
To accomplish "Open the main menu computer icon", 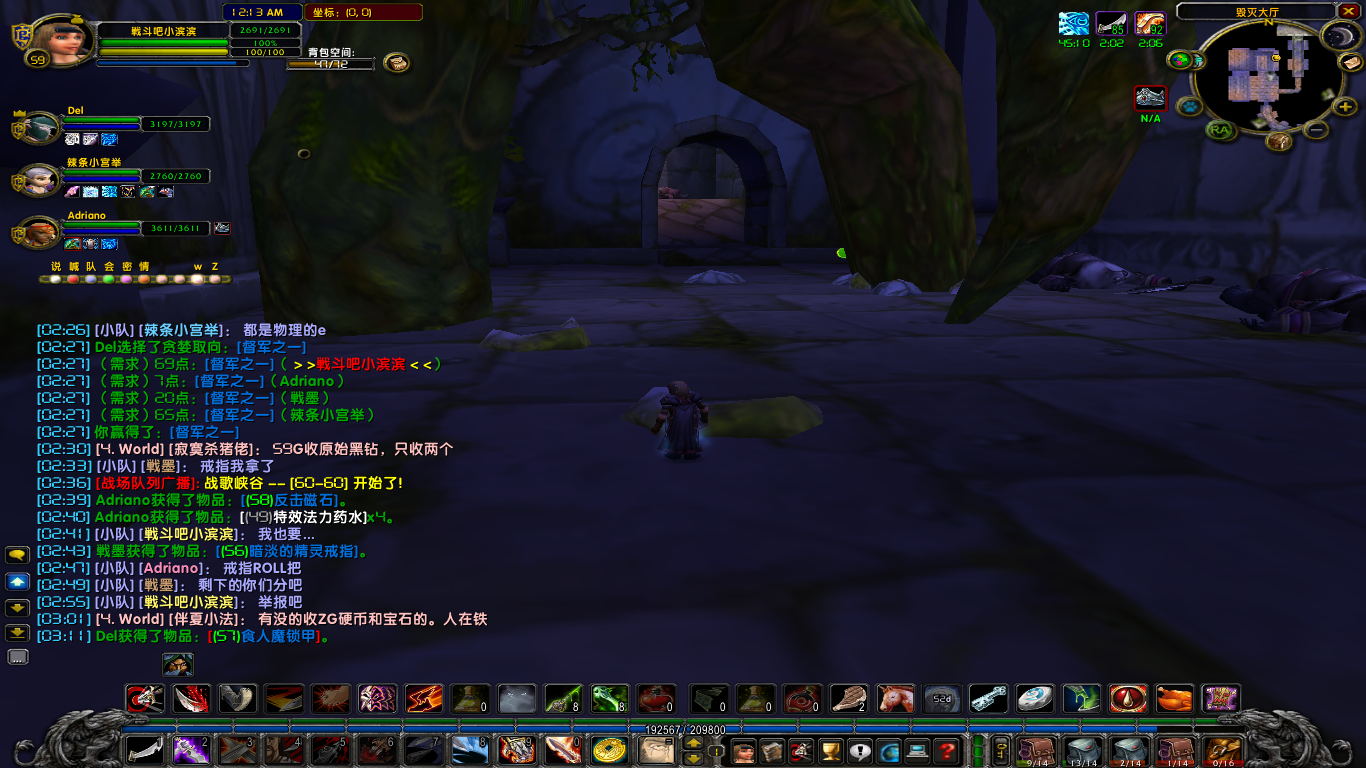I will tap(918, 750).
